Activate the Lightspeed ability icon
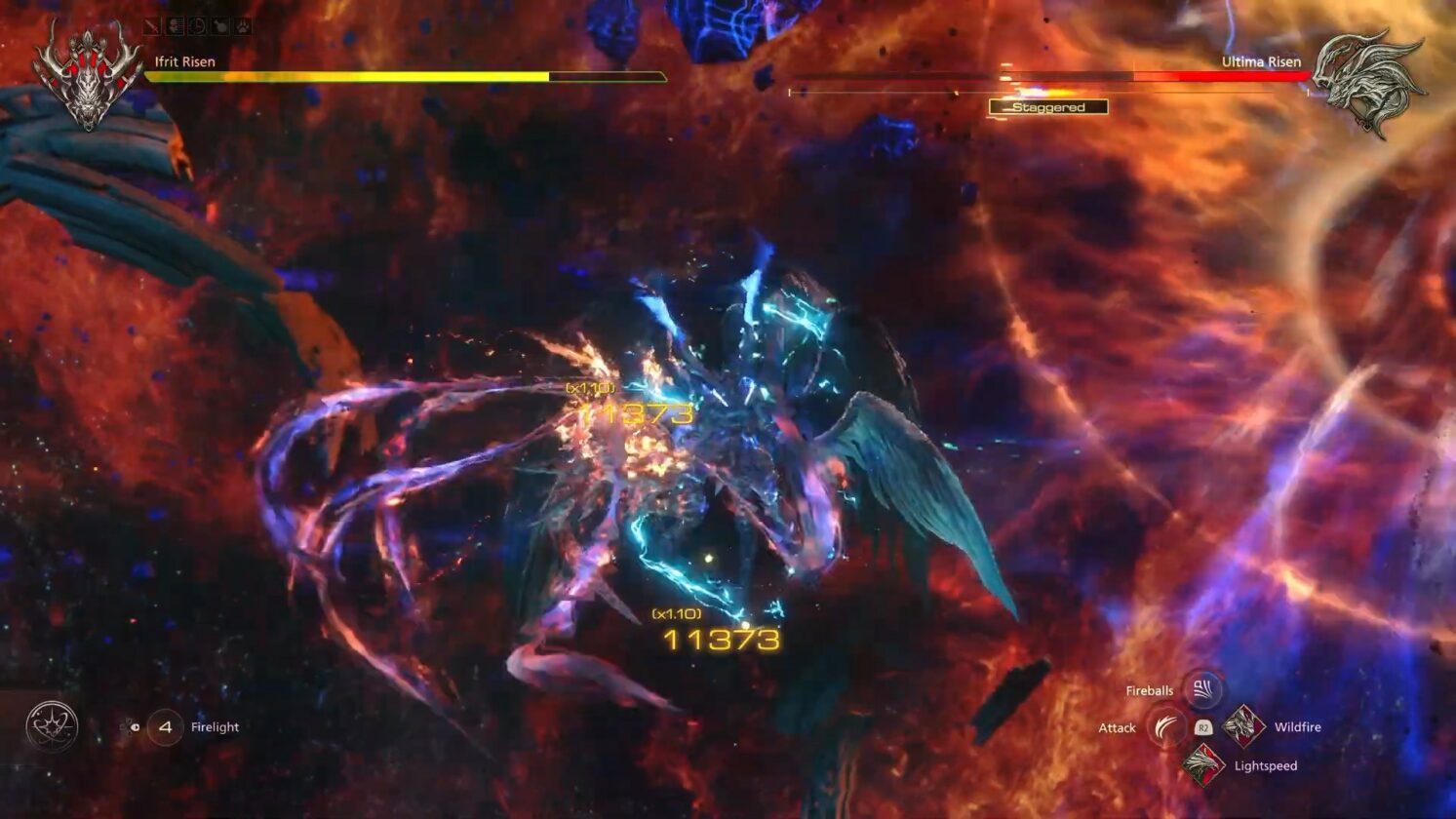 pyautogui.click(x=1204, y=765)
